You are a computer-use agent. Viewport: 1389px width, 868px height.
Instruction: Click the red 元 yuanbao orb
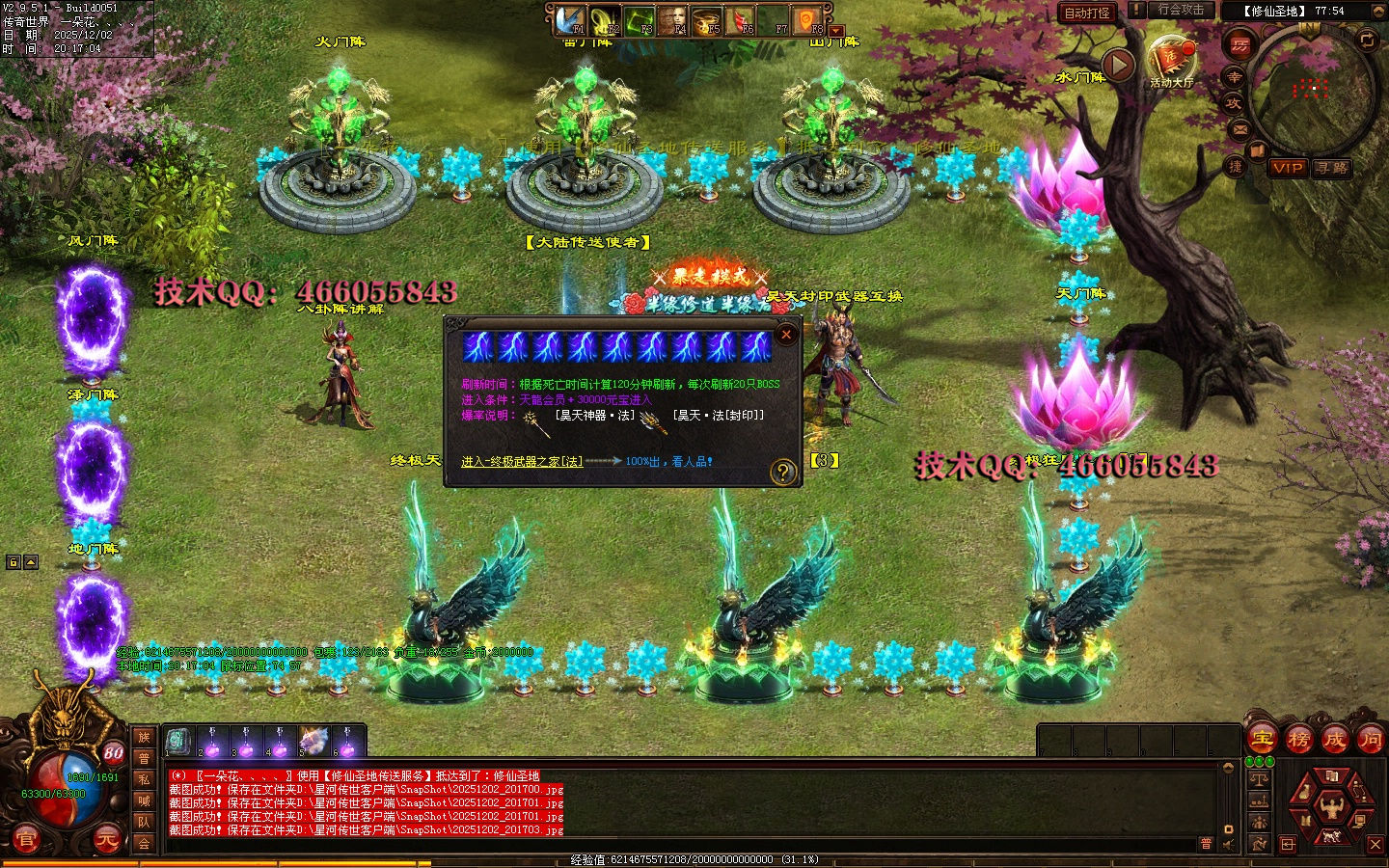pos(106,840)
